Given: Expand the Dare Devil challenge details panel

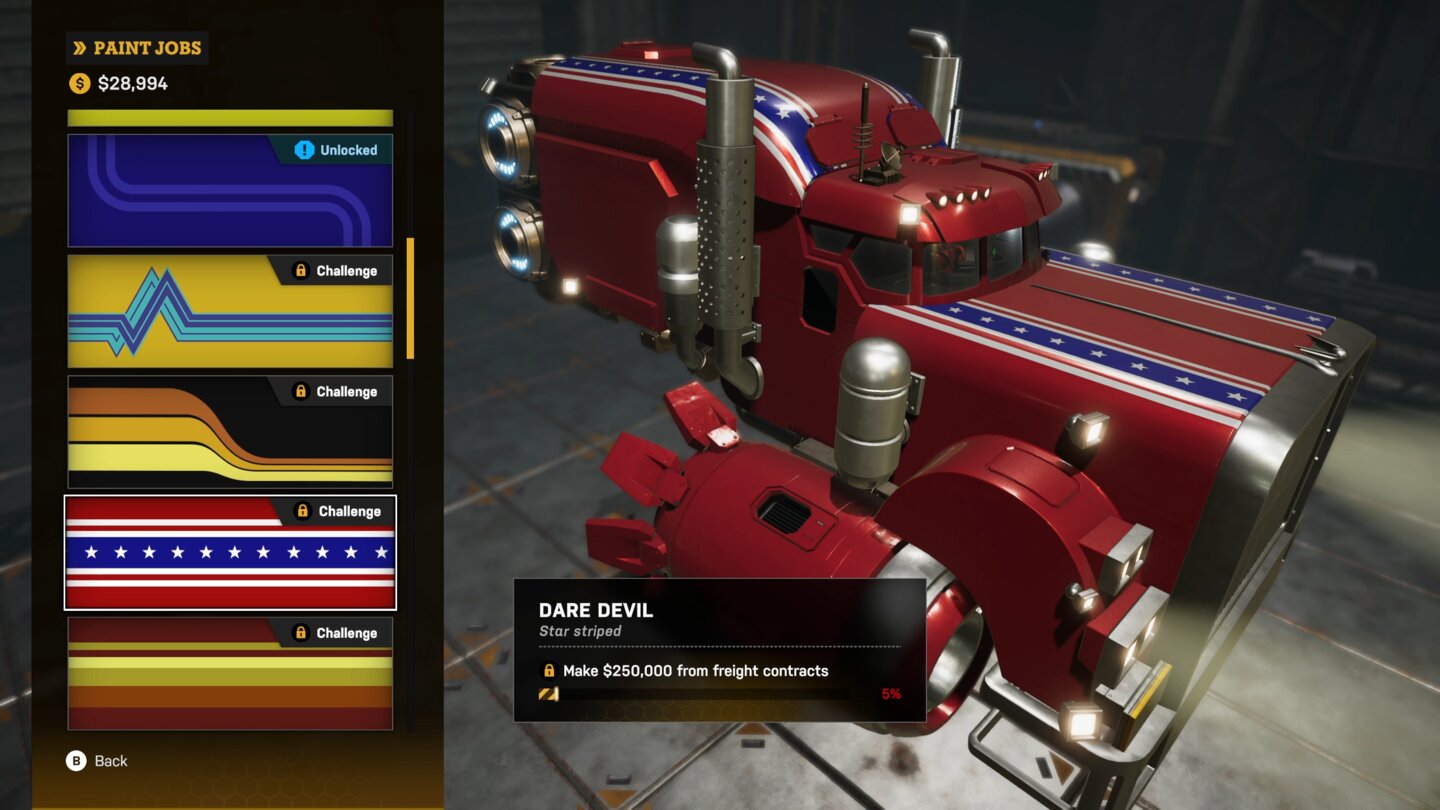Looking at the screenshot, I should [x=720, y=650].
